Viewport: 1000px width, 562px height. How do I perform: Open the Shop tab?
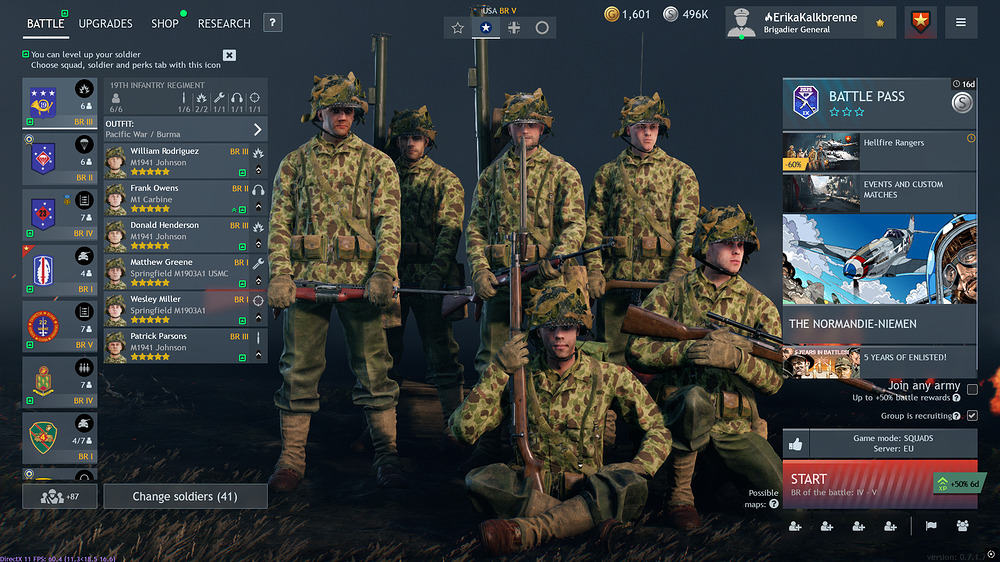pyautogui.click(x=165, y=23)
